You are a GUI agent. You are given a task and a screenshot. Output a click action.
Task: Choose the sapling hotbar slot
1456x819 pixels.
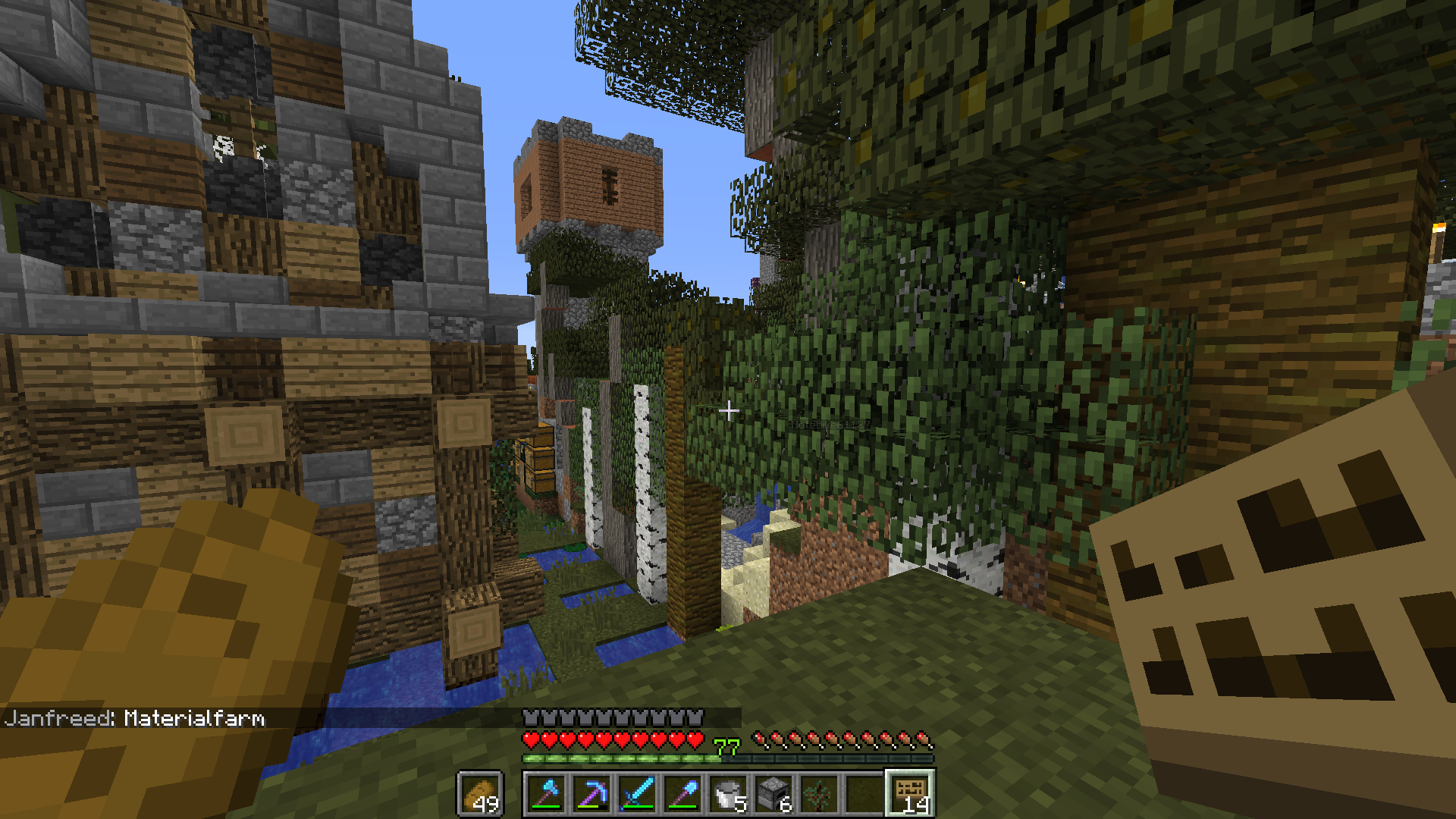[820, 794]
